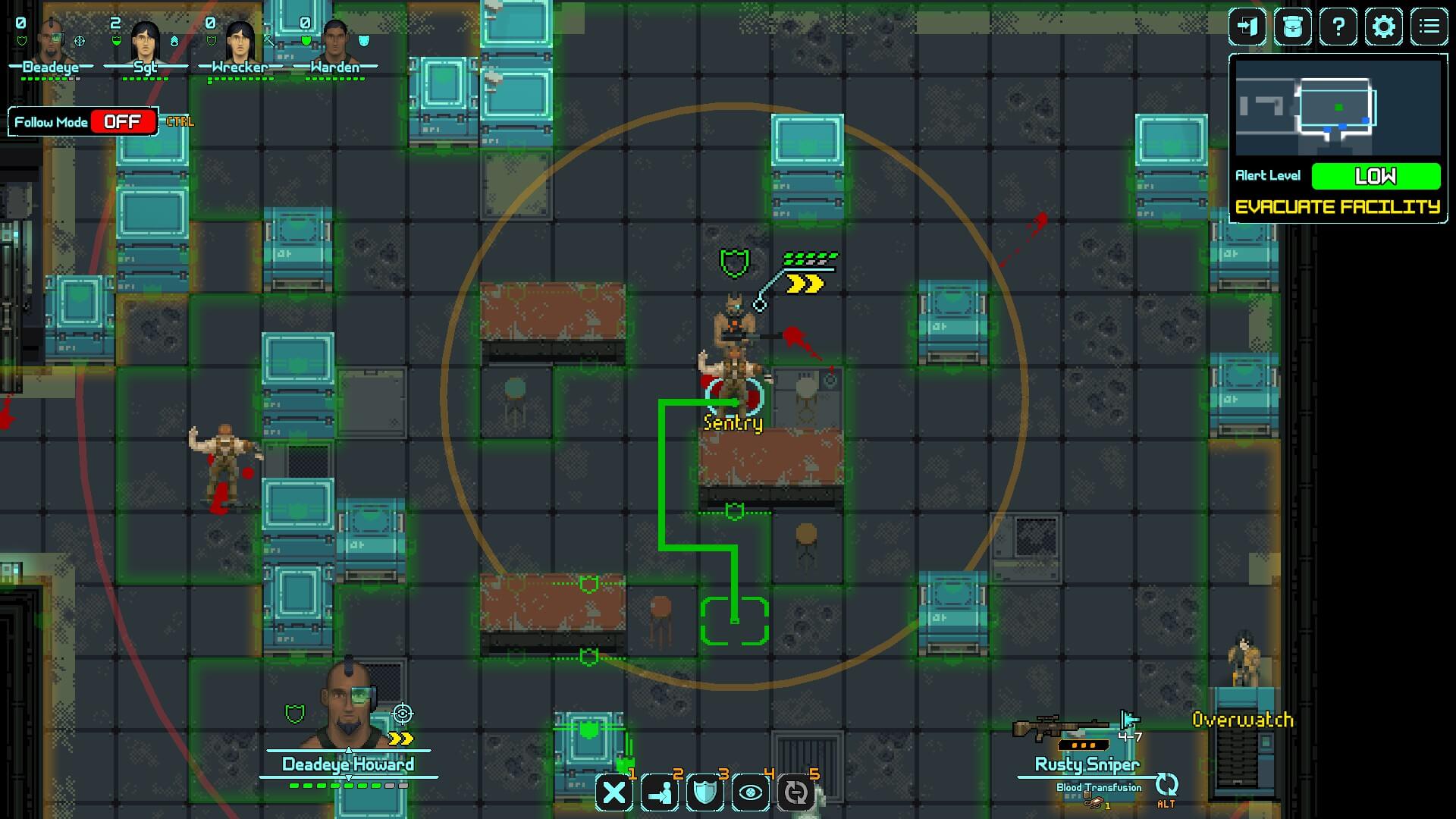Screen dimensions: 1456x819
Task: Select the Rusty Sniper weapon
Action: click(x=1060, y=730)
